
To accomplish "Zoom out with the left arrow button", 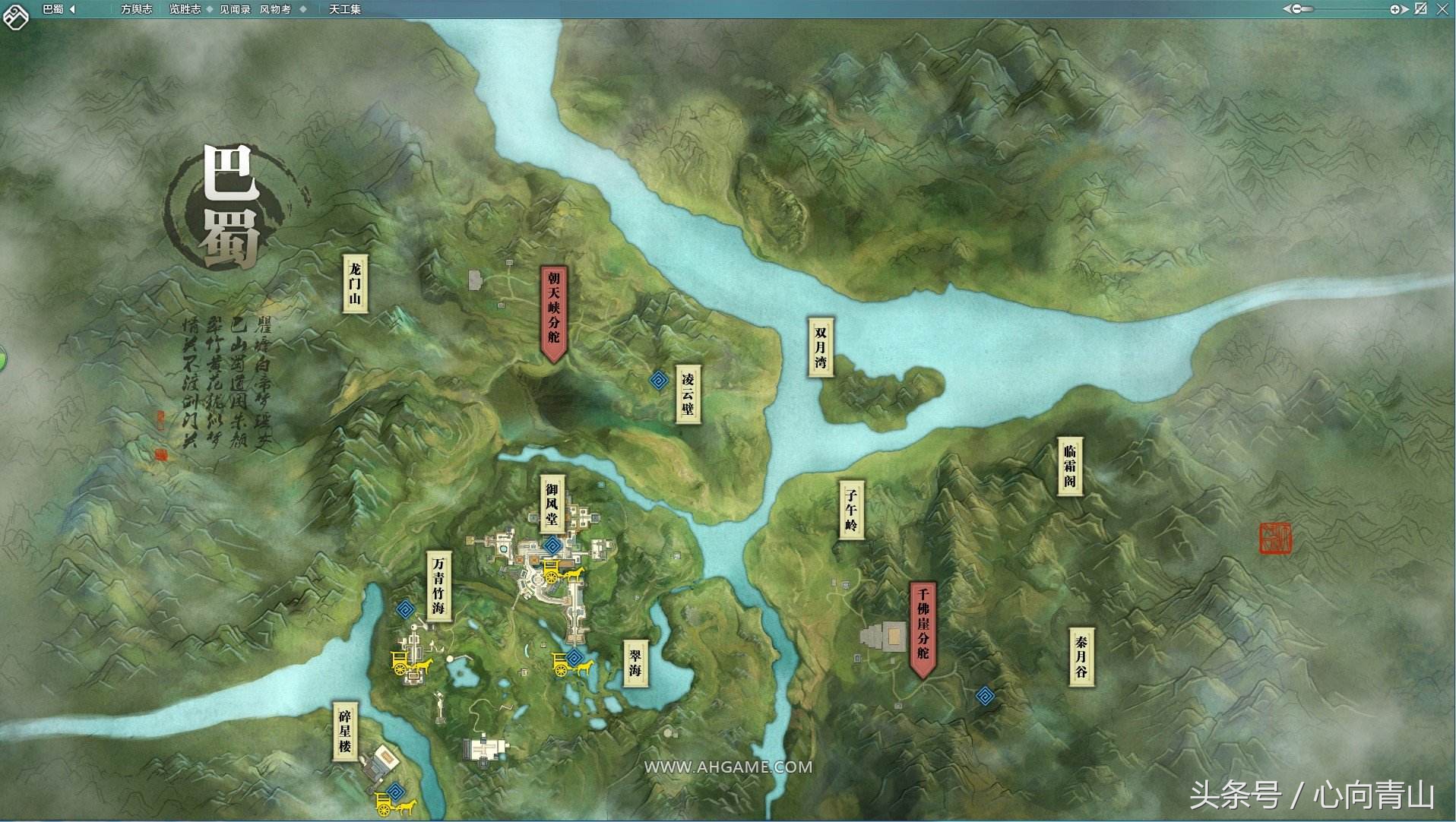I will click(1287, 9).
